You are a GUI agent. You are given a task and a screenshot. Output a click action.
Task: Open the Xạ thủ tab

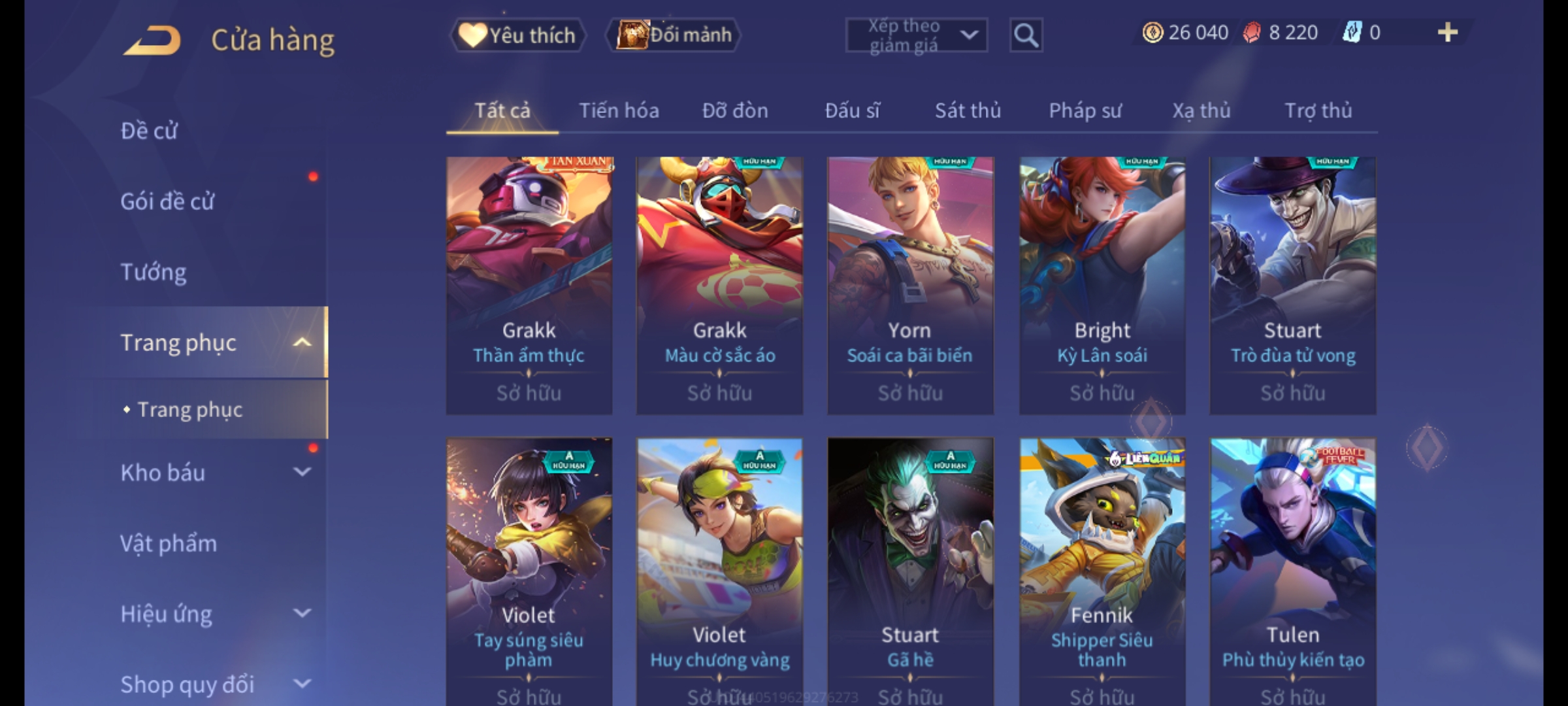coord(1201,110)
